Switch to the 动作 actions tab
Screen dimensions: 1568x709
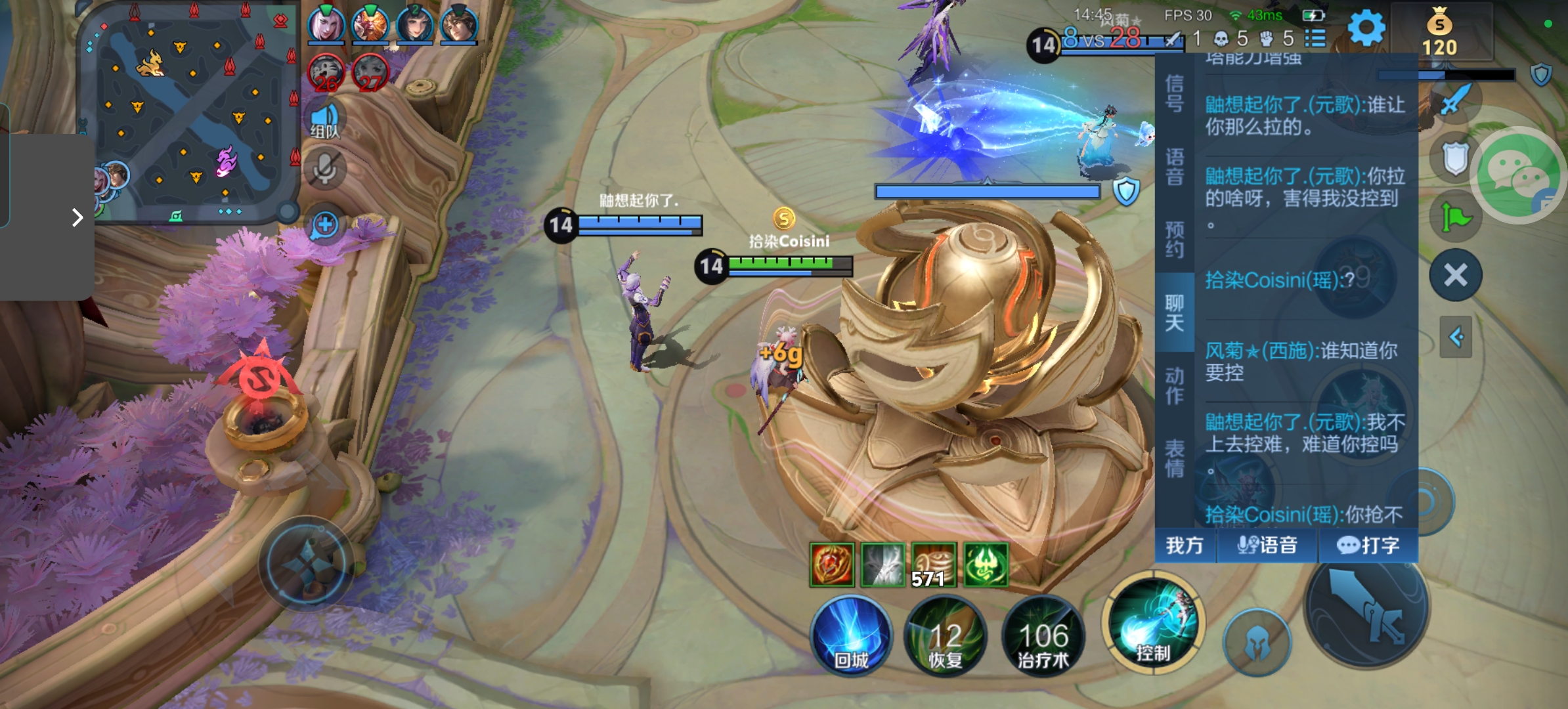[1175, 385]
